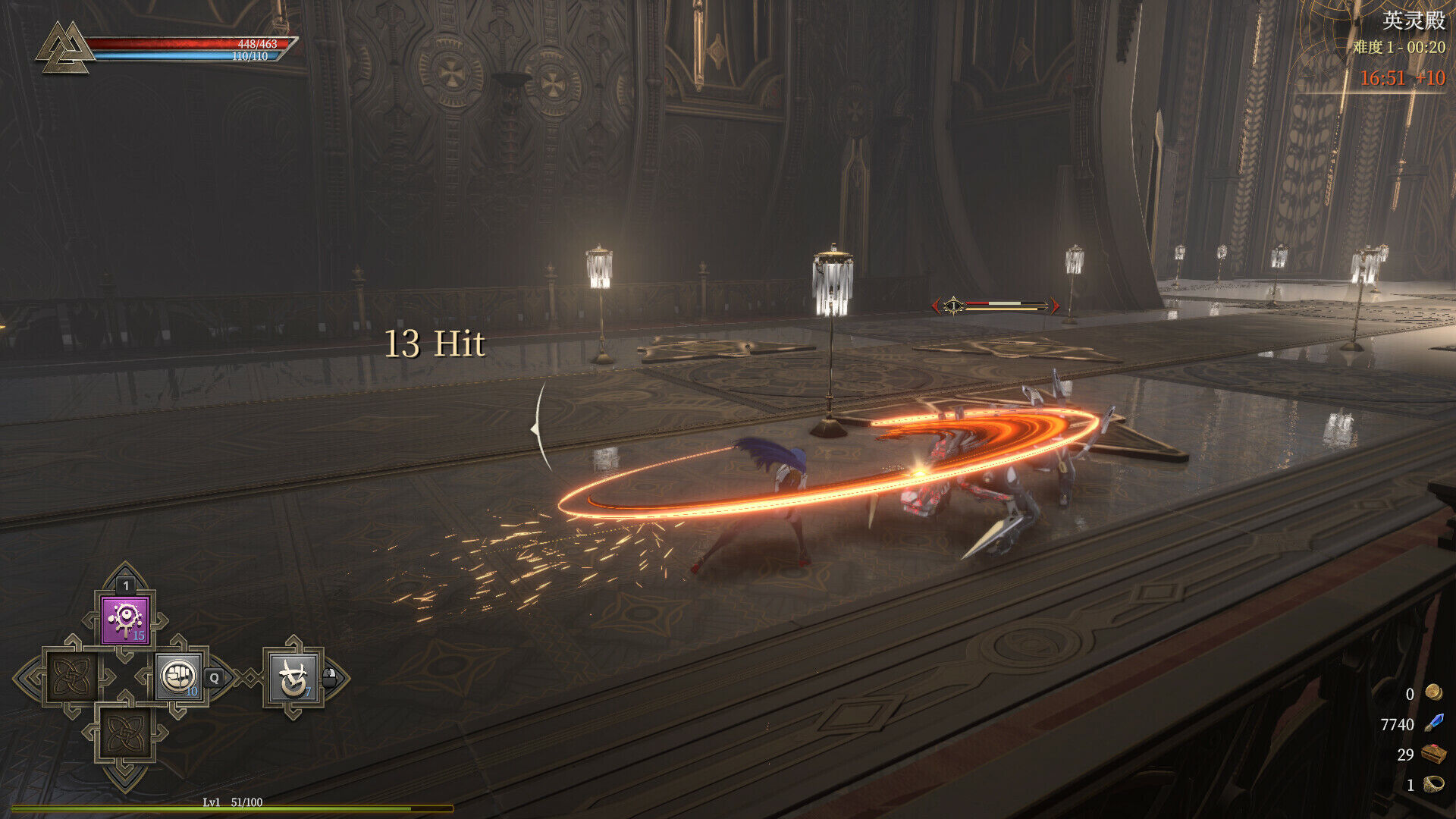Select the gold coin currency icon
This screenshot has height=819, width=1456.
pyautogui.click(x=1432, y=692)
